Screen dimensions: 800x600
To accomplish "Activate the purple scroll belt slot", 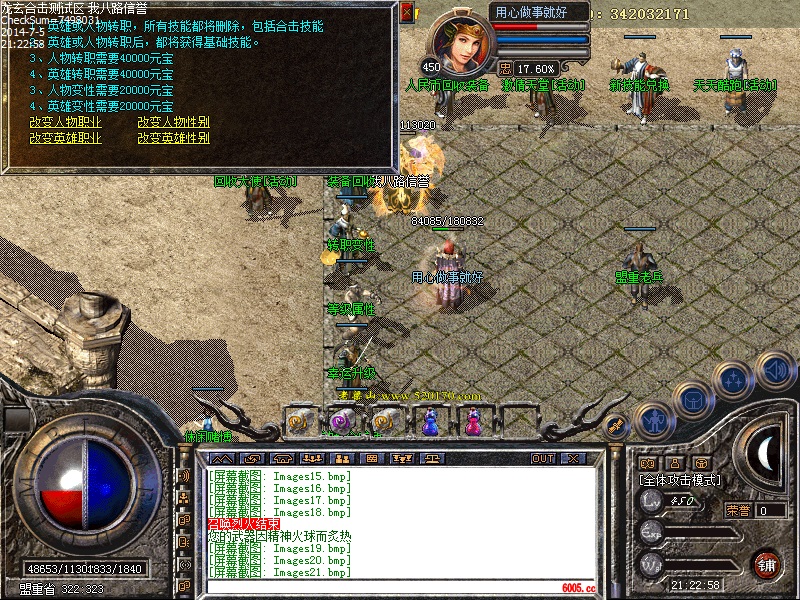I will [x=339, y=423].
